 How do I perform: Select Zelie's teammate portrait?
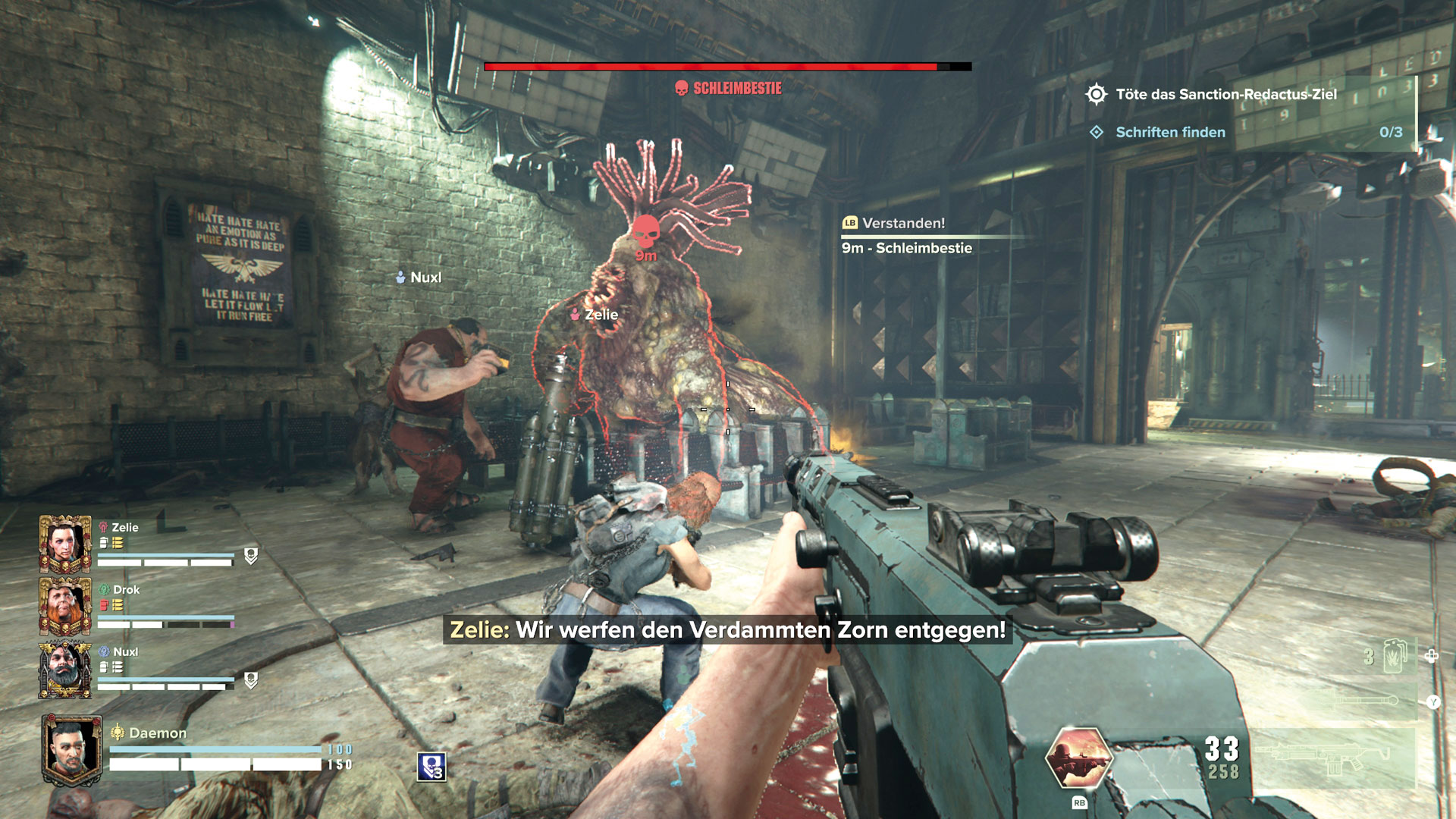[x=65, y=543]
